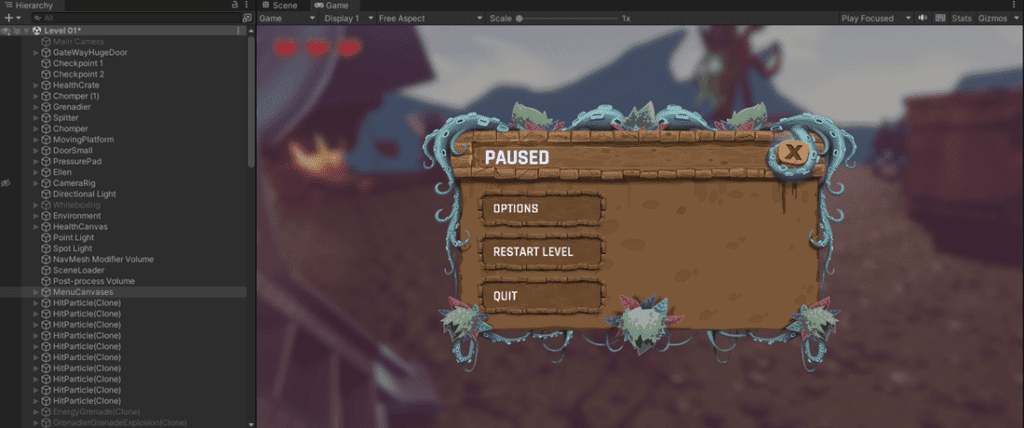Select HealthCanvas in the Hierarchy
Viewport: 1024px width, 428px height.
coord(80,227)
